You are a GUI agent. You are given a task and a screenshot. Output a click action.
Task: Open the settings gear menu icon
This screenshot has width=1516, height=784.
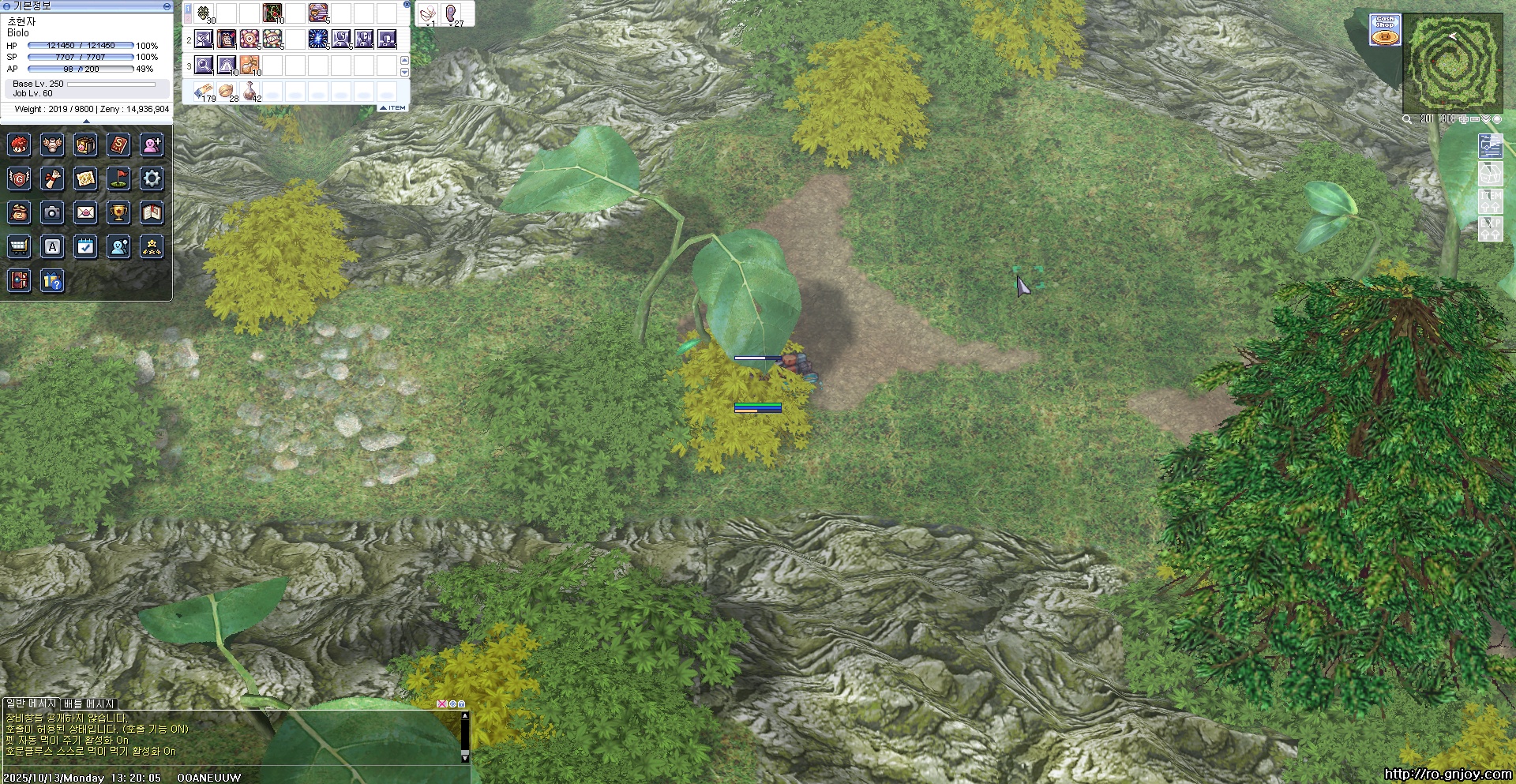pos(152,178)
